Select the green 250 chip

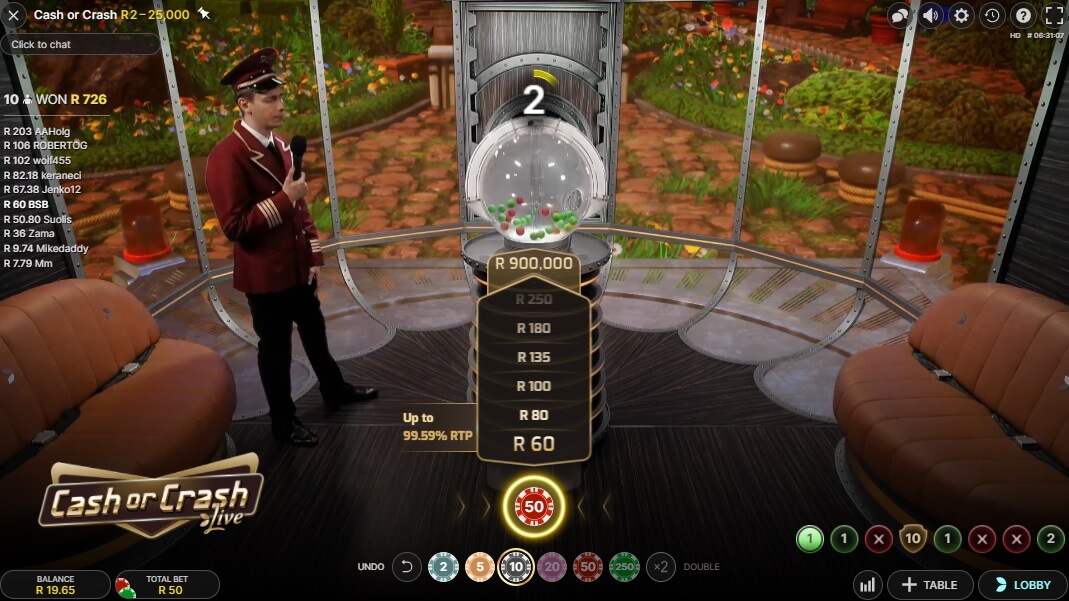[x=624, y=567]
